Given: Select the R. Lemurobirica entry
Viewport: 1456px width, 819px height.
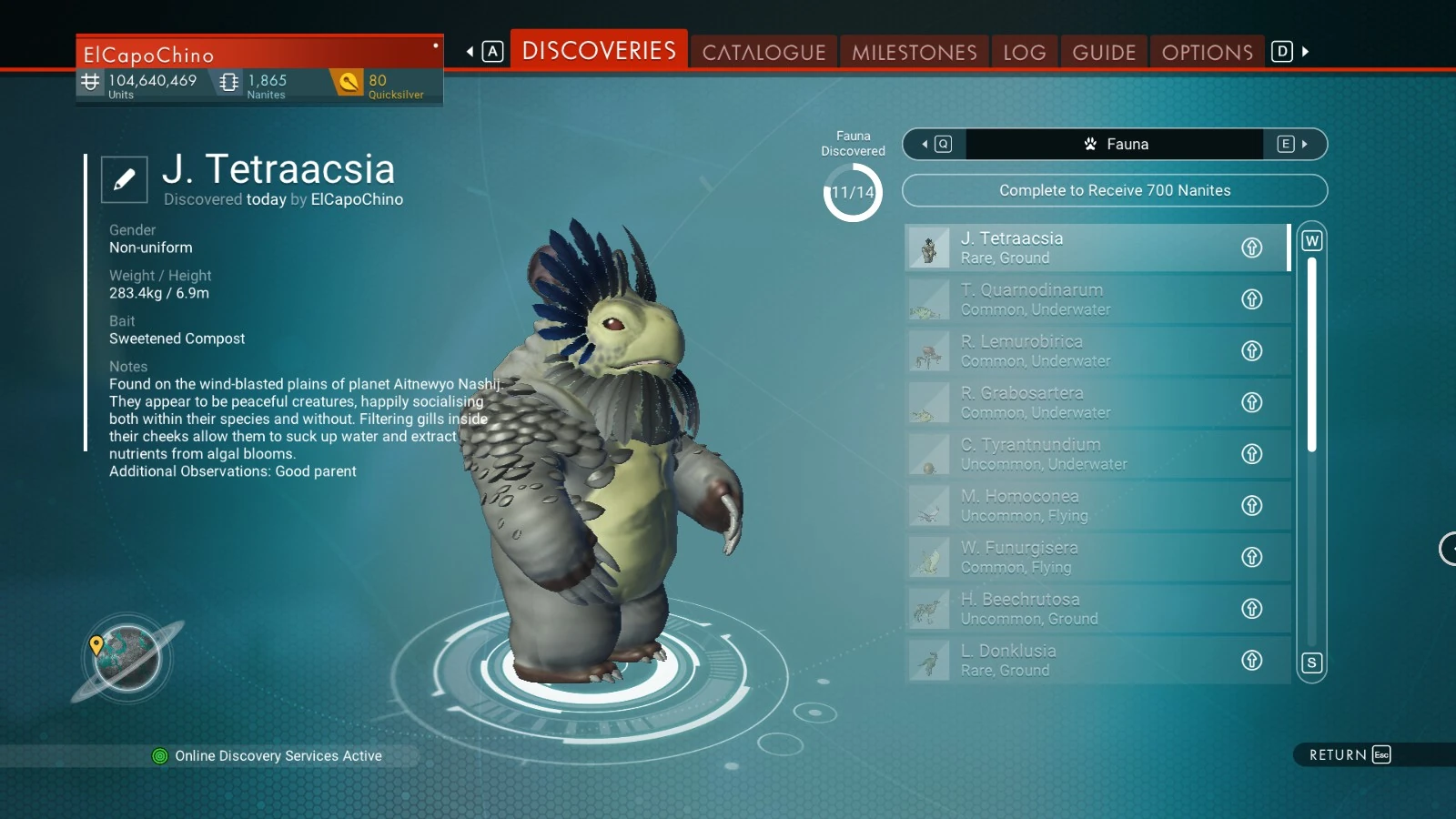Looking at the screenshot, I should coord(1074,351).
